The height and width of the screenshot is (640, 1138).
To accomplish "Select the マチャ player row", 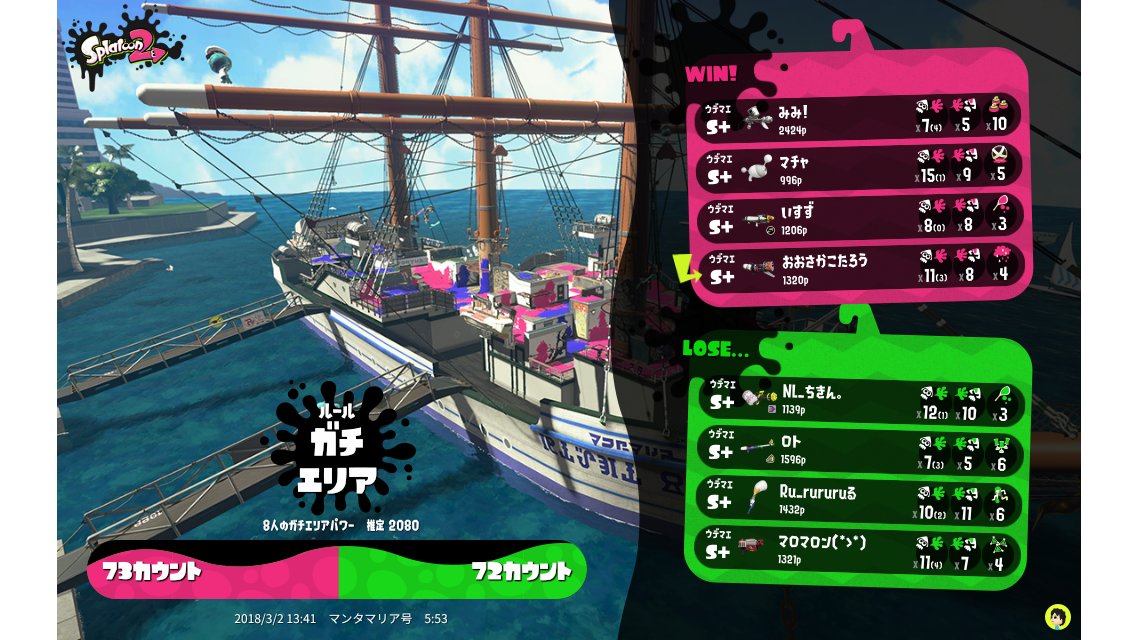I will point(857,167).
